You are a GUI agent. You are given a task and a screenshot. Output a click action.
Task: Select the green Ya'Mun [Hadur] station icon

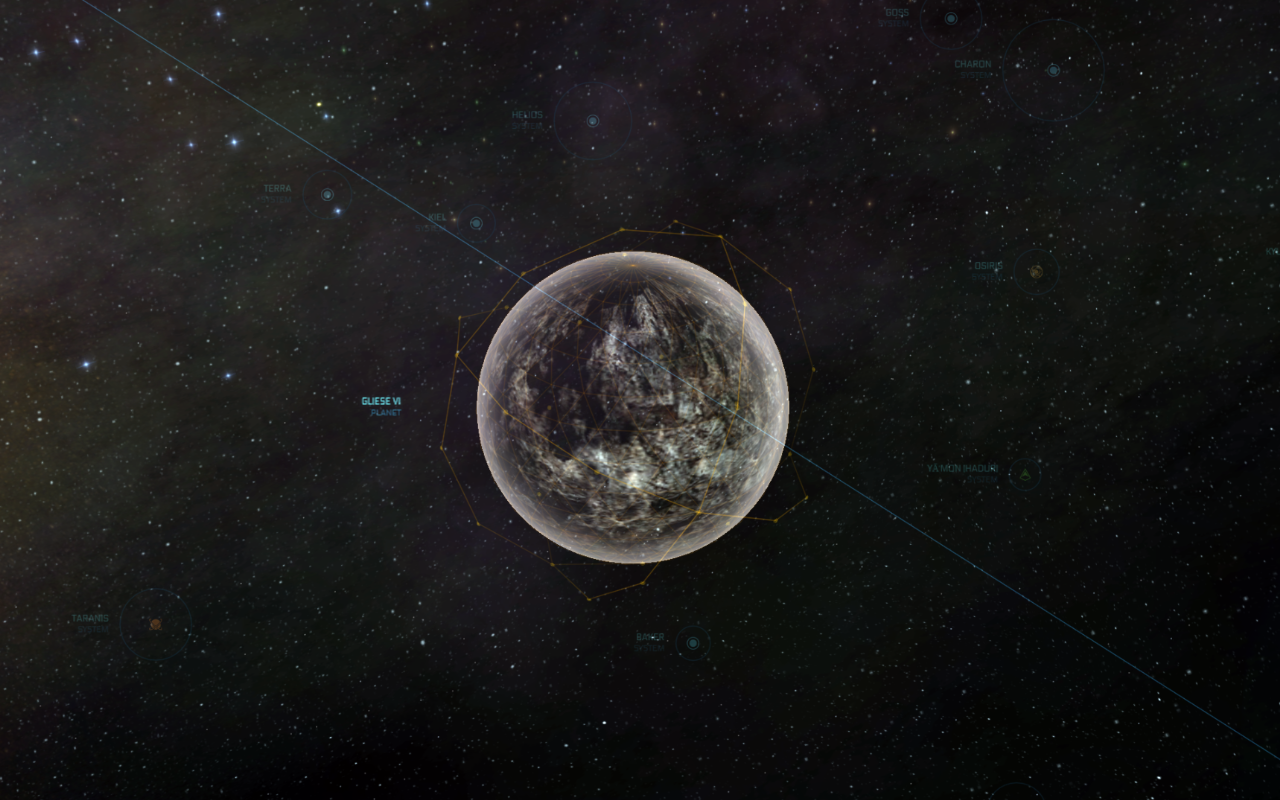click(1024, 475)
